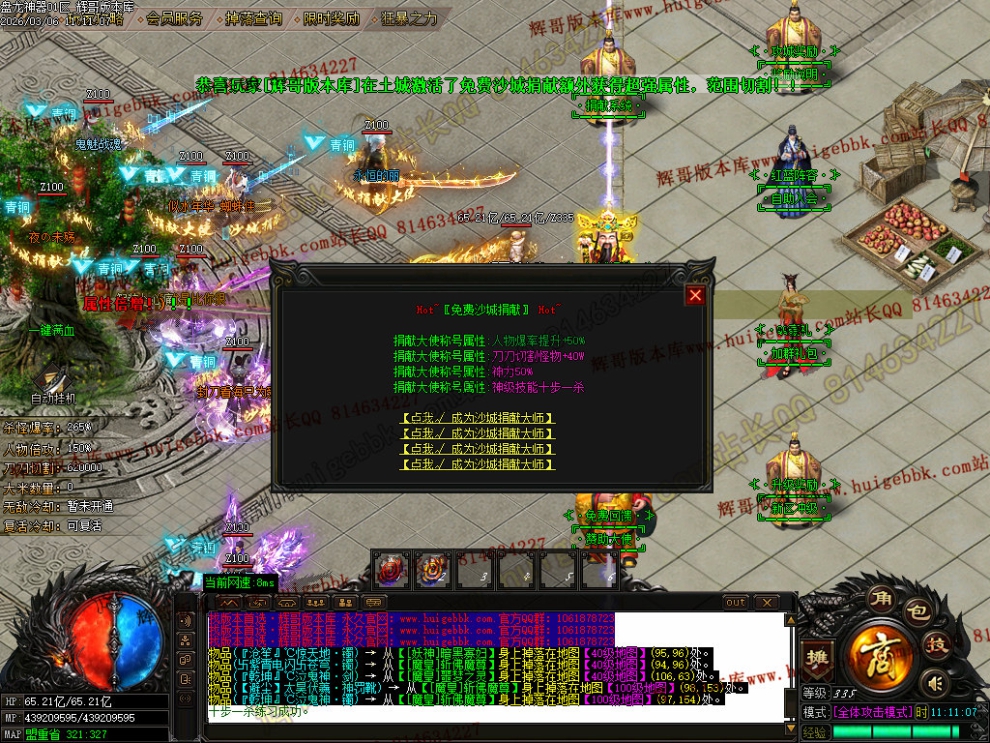Open the 掉落查询 drop lookup menu
990x743 pixels.
point(254,18)
